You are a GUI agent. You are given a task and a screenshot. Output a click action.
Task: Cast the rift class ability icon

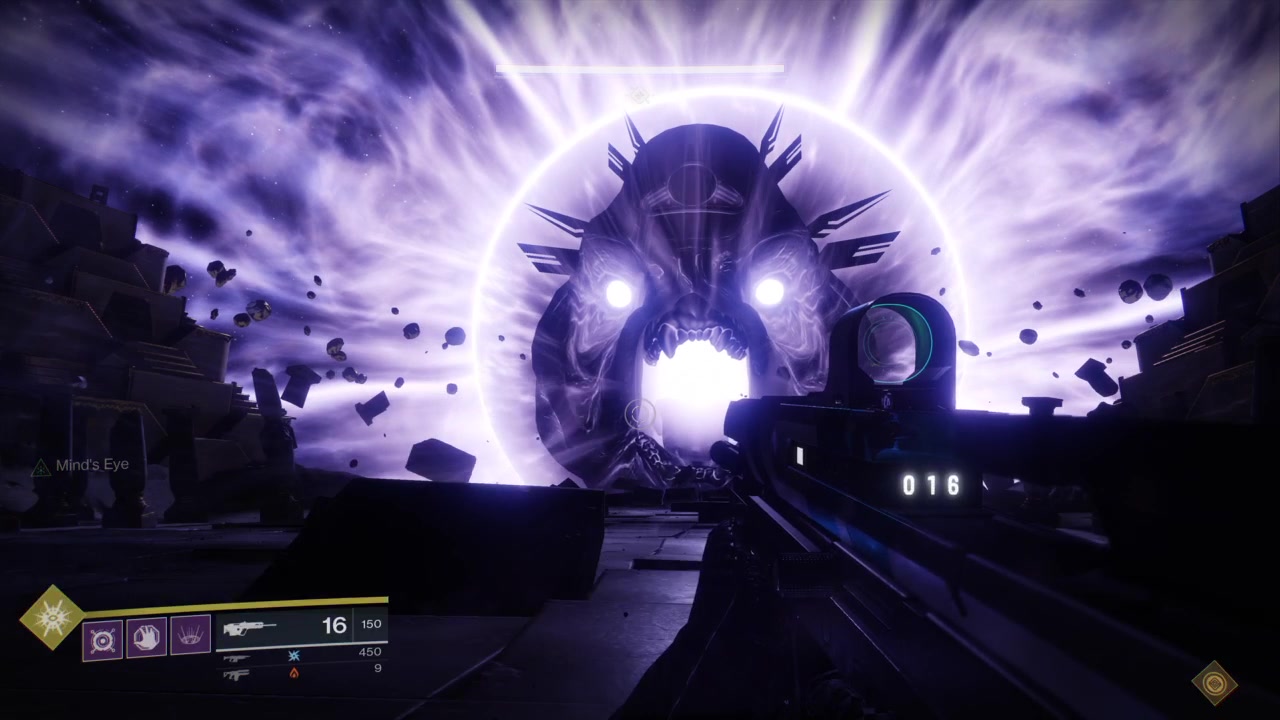point(191,636)
